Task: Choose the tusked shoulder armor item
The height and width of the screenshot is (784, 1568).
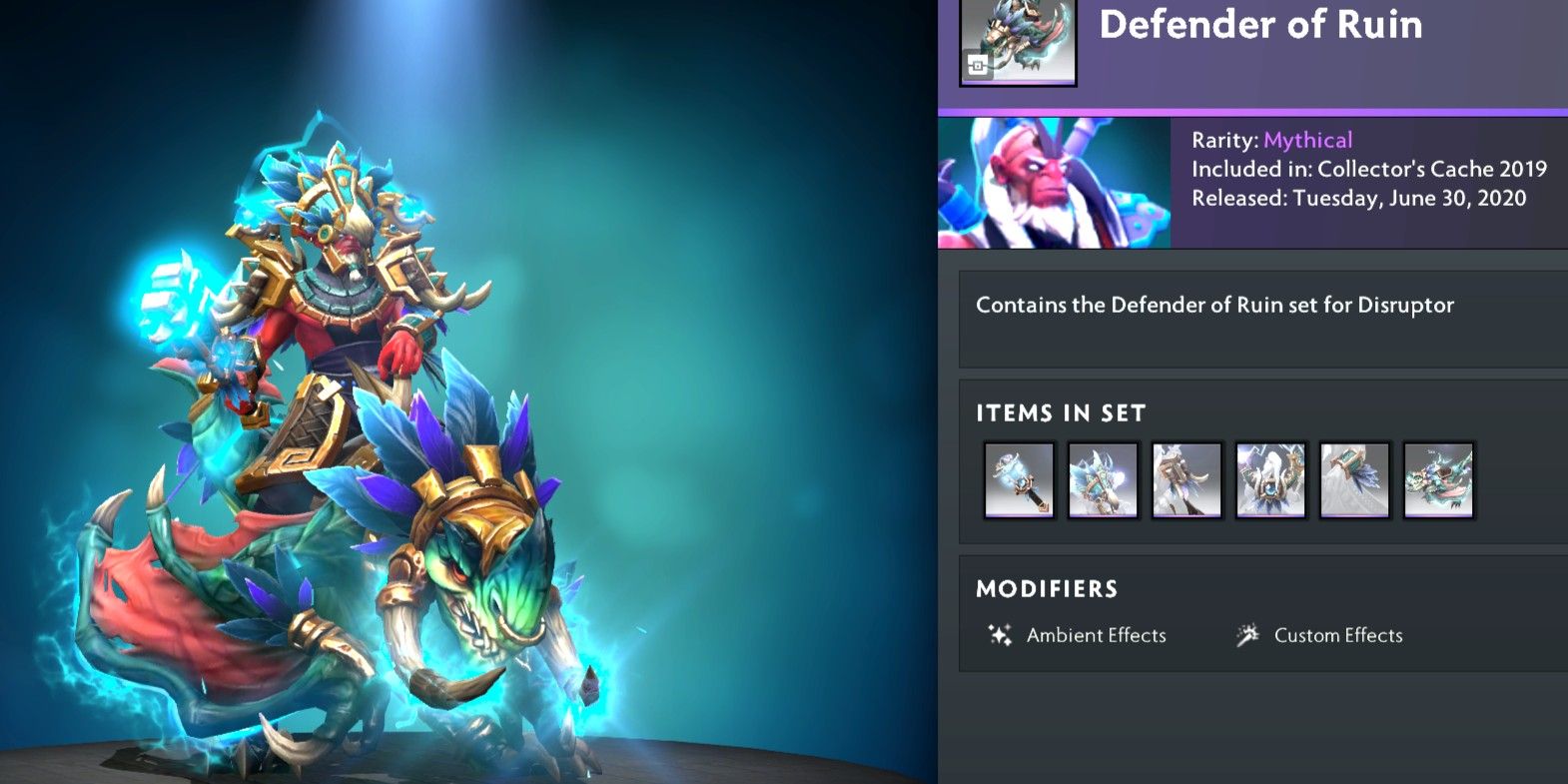Action: click(x=1186, y=480)
